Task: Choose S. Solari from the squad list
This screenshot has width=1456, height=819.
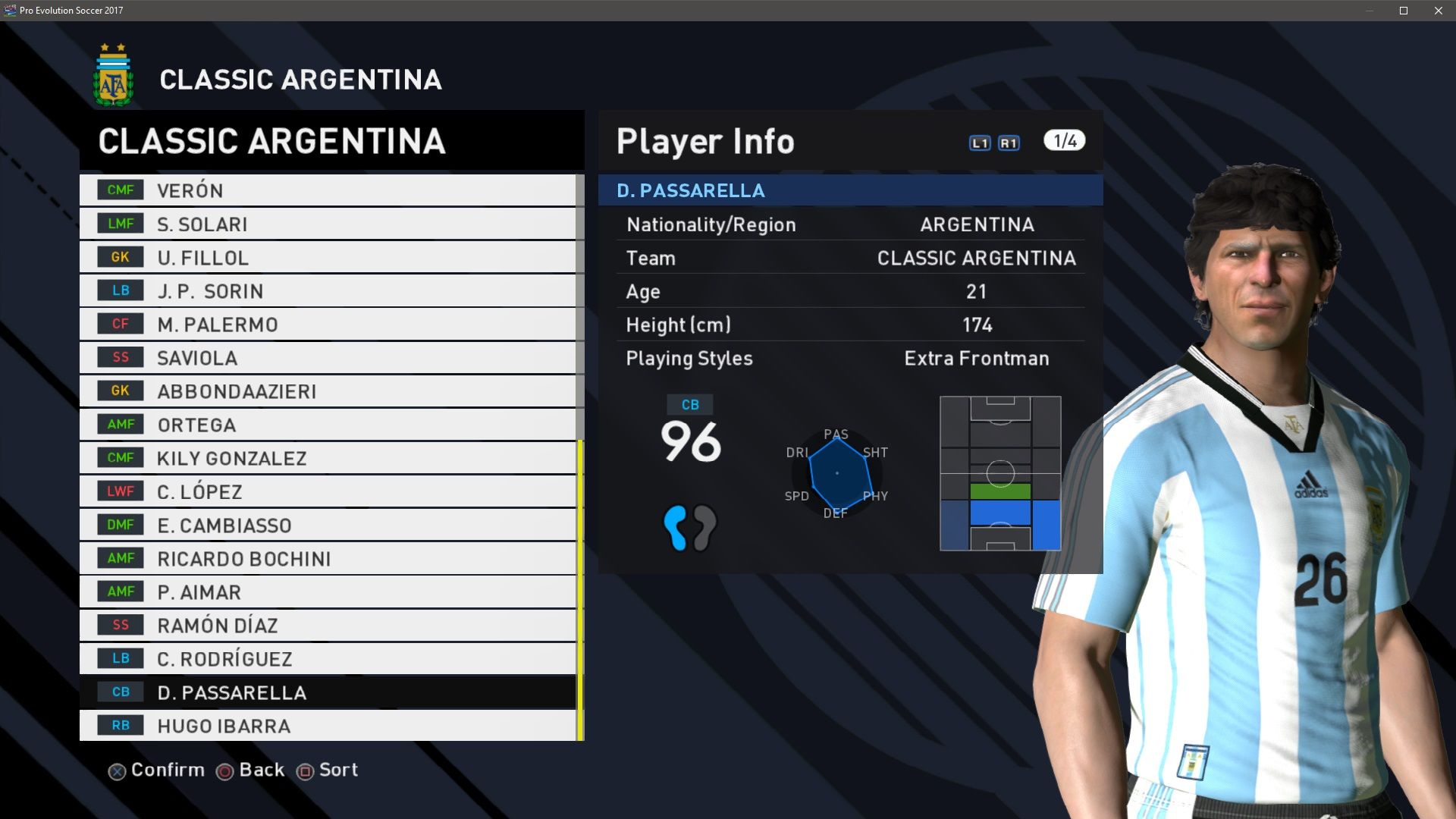Action: tap(328, 224)
